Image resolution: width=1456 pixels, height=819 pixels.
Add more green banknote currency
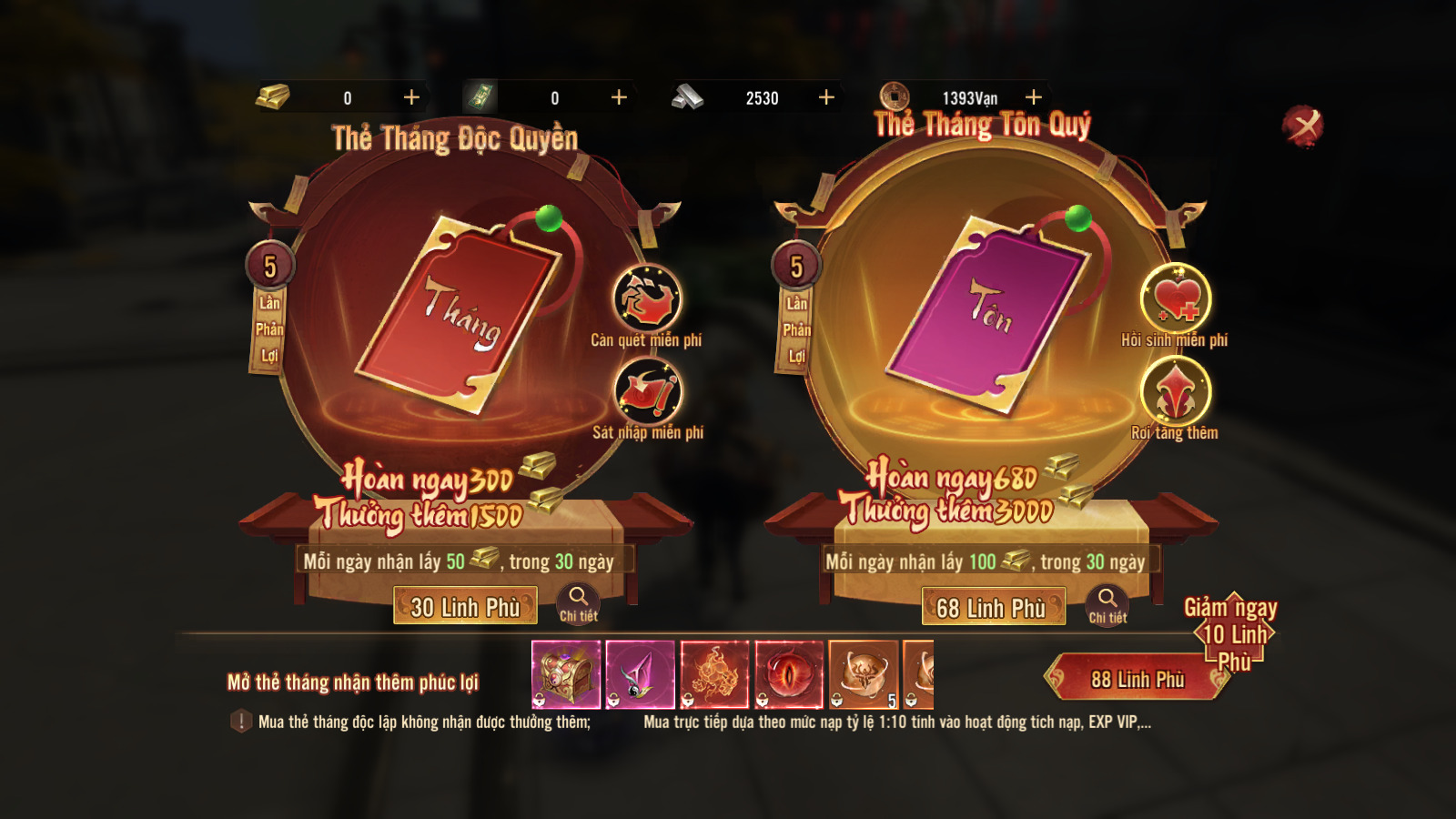coord(619,97)
